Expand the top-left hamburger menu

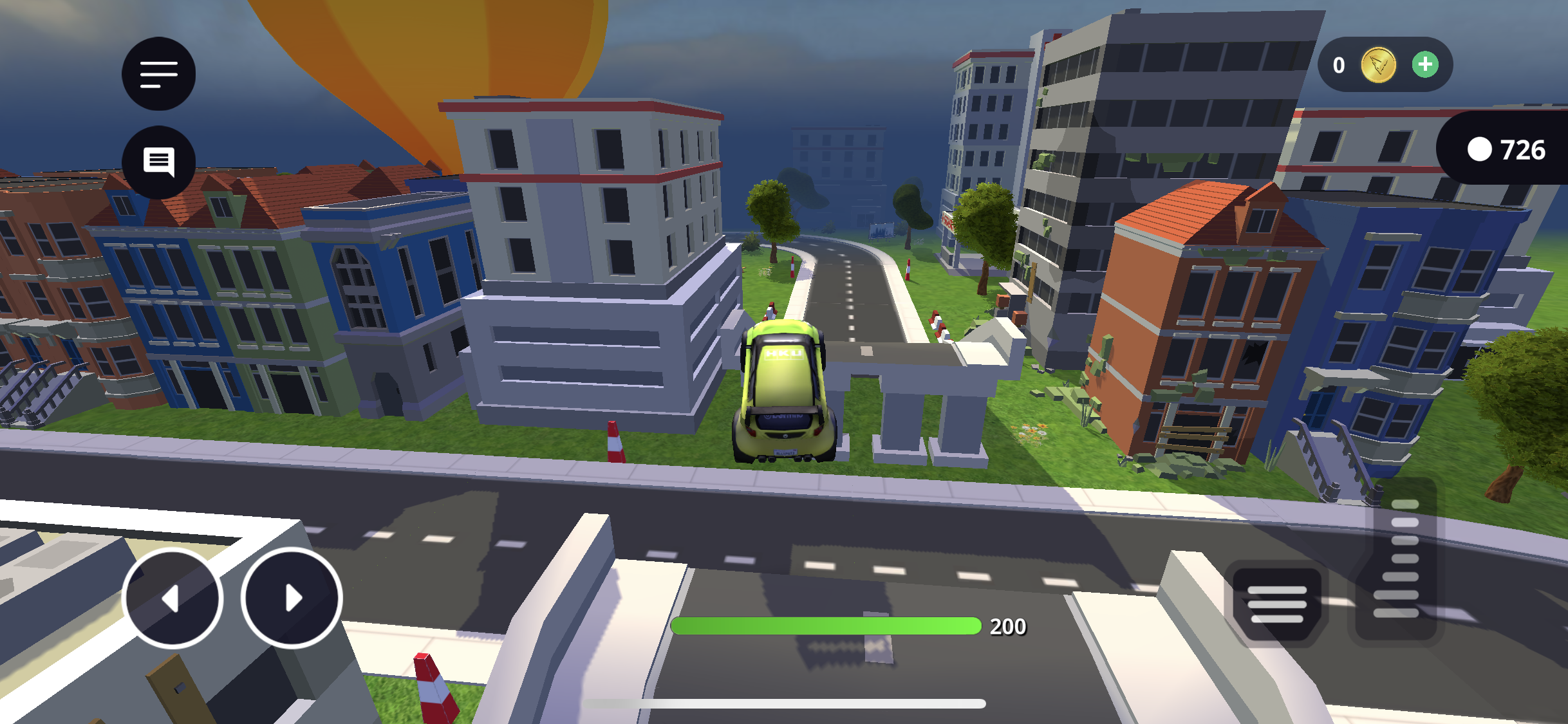[158, 74]
